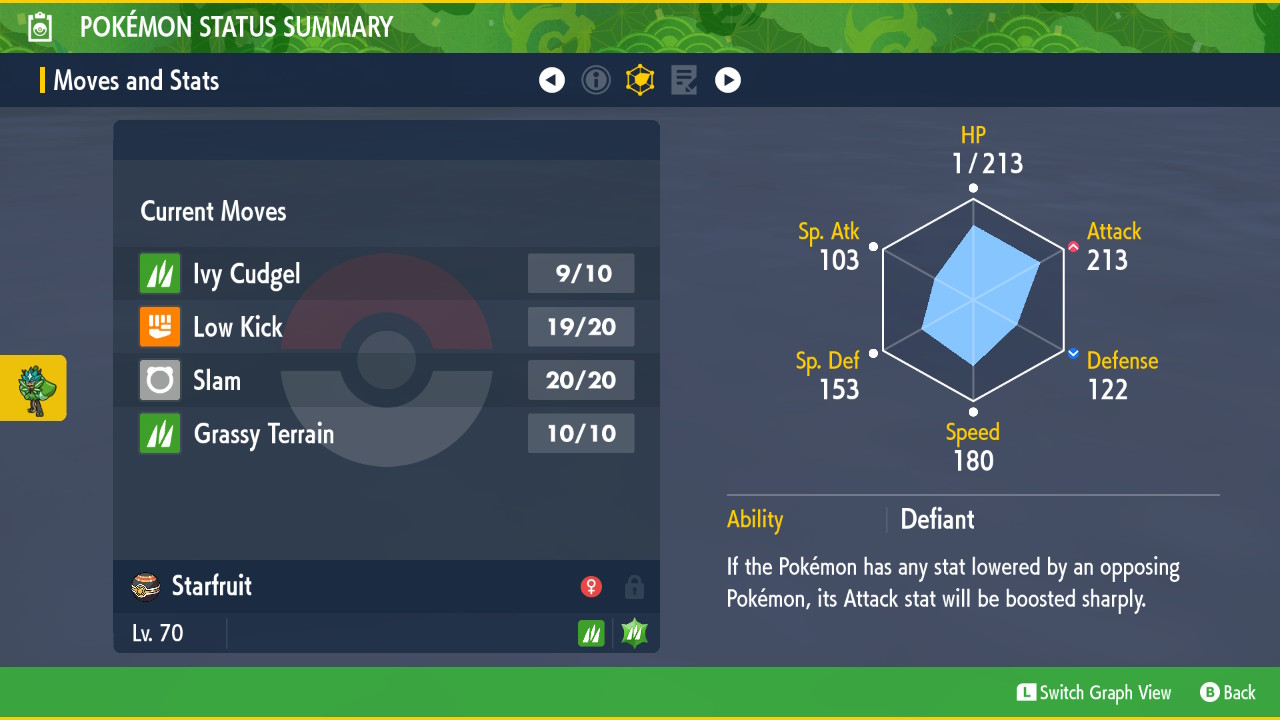Screen dimensions: 1280x720
Task: Show details for the Defiant ability
Action: click(937, 520)
